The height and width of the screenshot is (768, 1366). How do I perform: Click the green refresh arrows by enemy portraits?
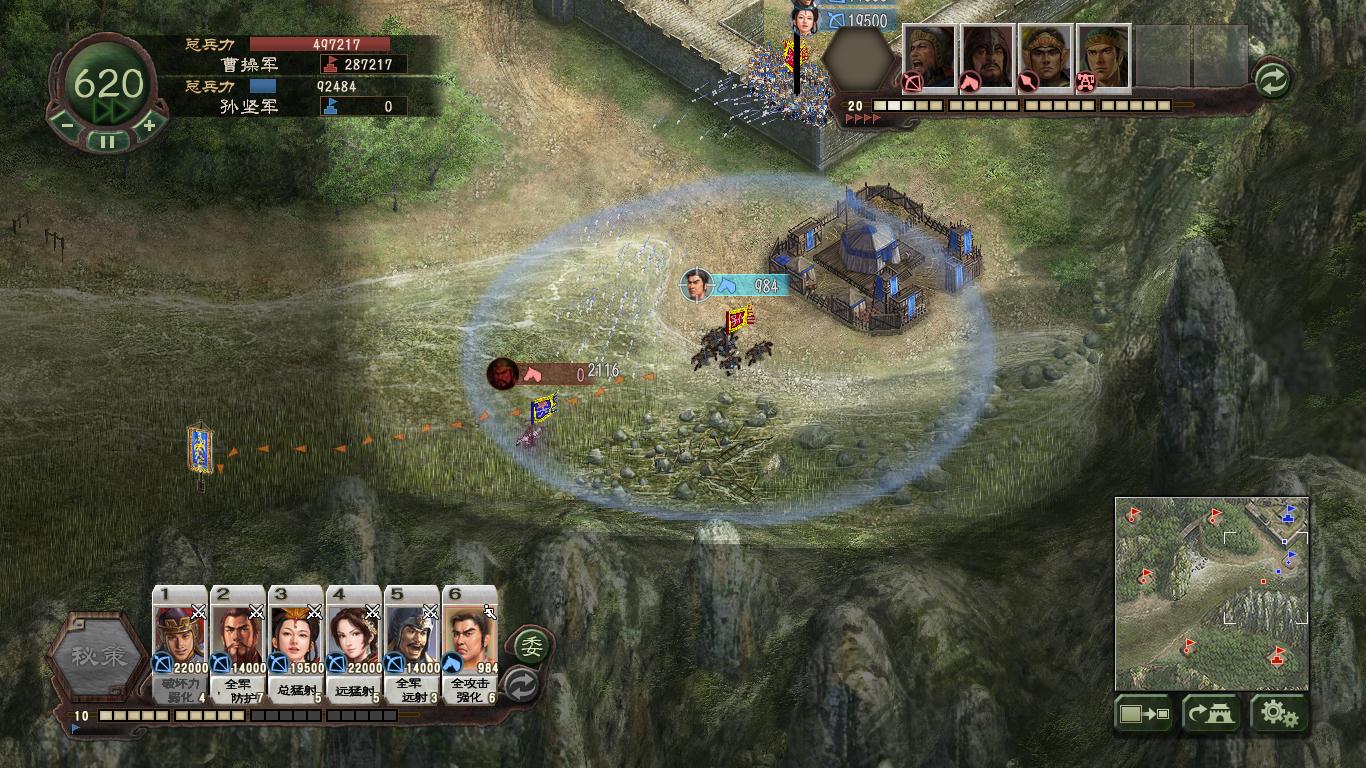[x=1272, y=80]
